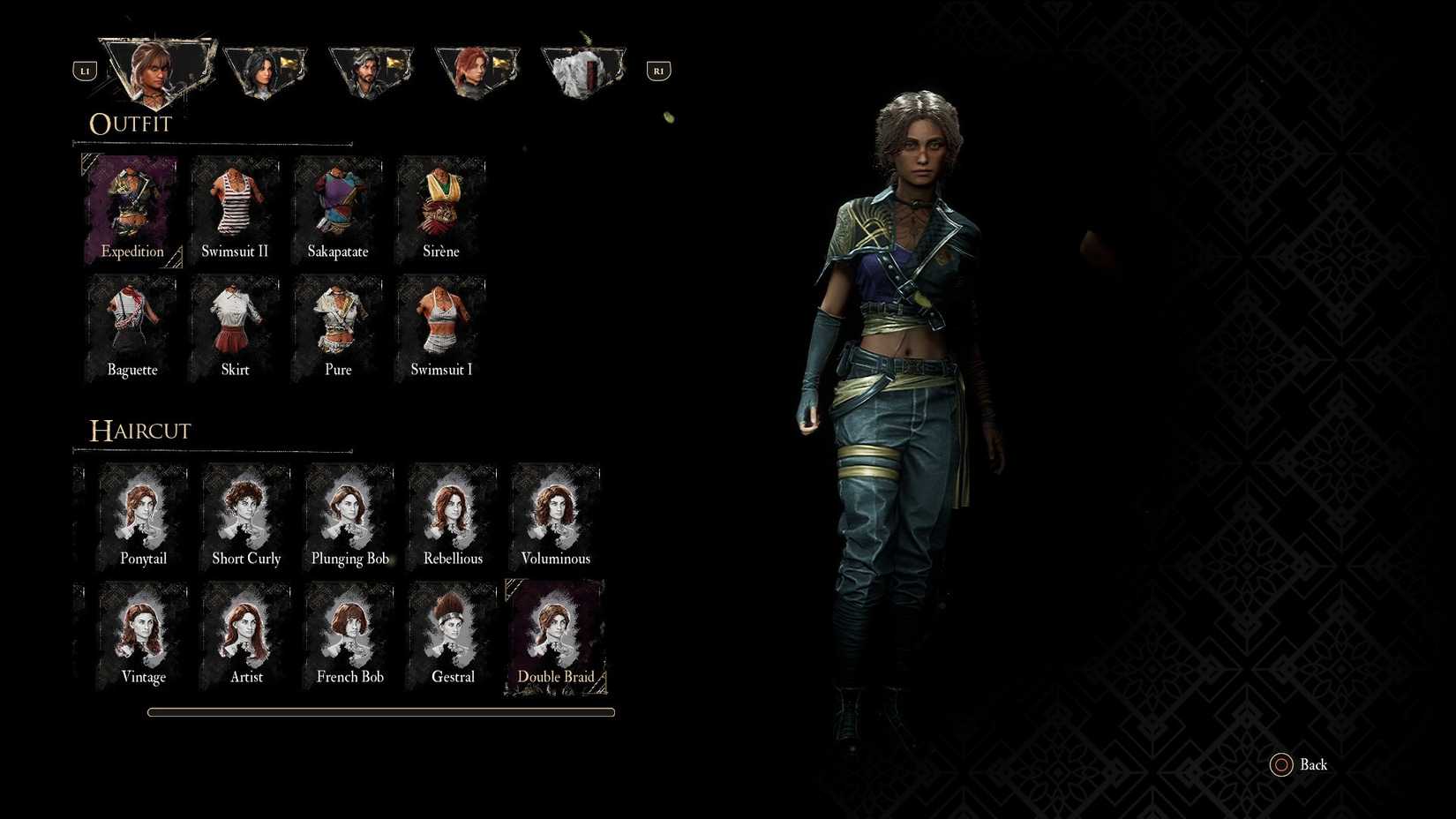1456x819 pixels.
Task: Click the Back button
Action: pyautogui.click(x=1299, y=764)
